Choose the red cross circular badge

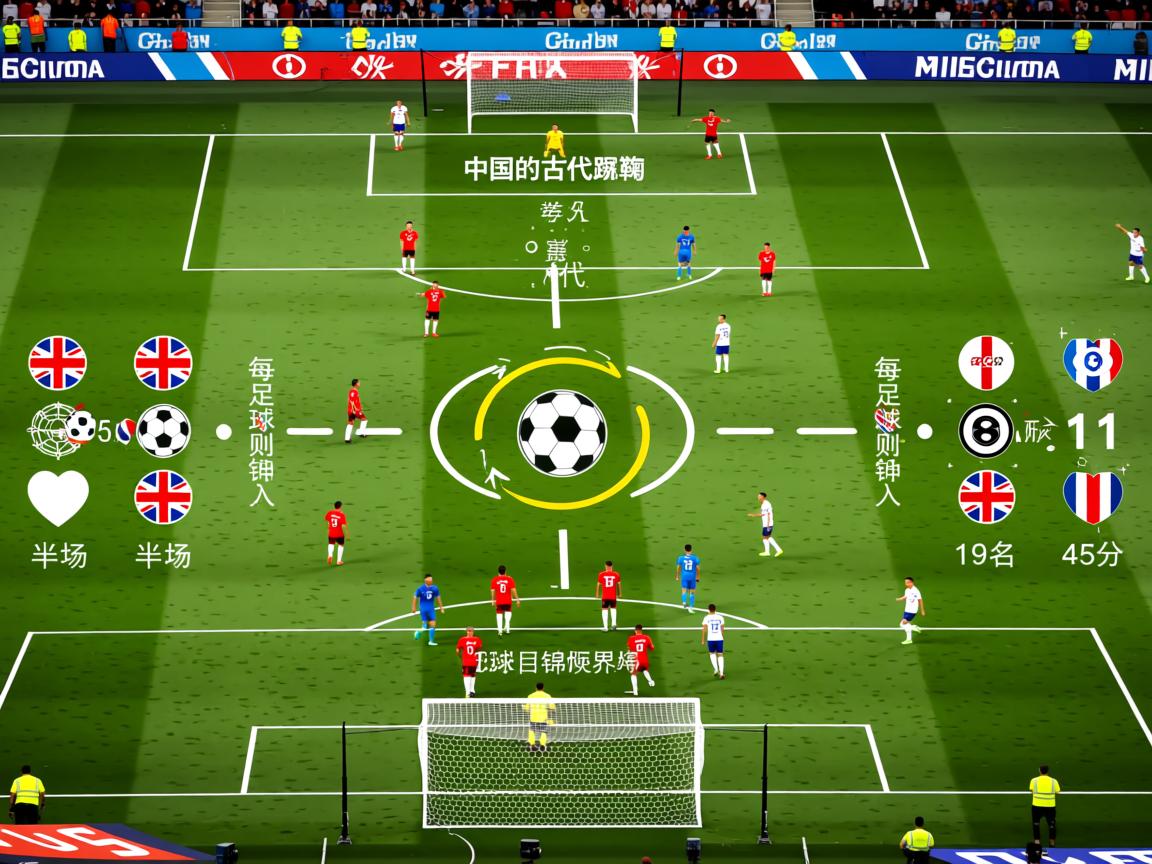tap(986, 363)
